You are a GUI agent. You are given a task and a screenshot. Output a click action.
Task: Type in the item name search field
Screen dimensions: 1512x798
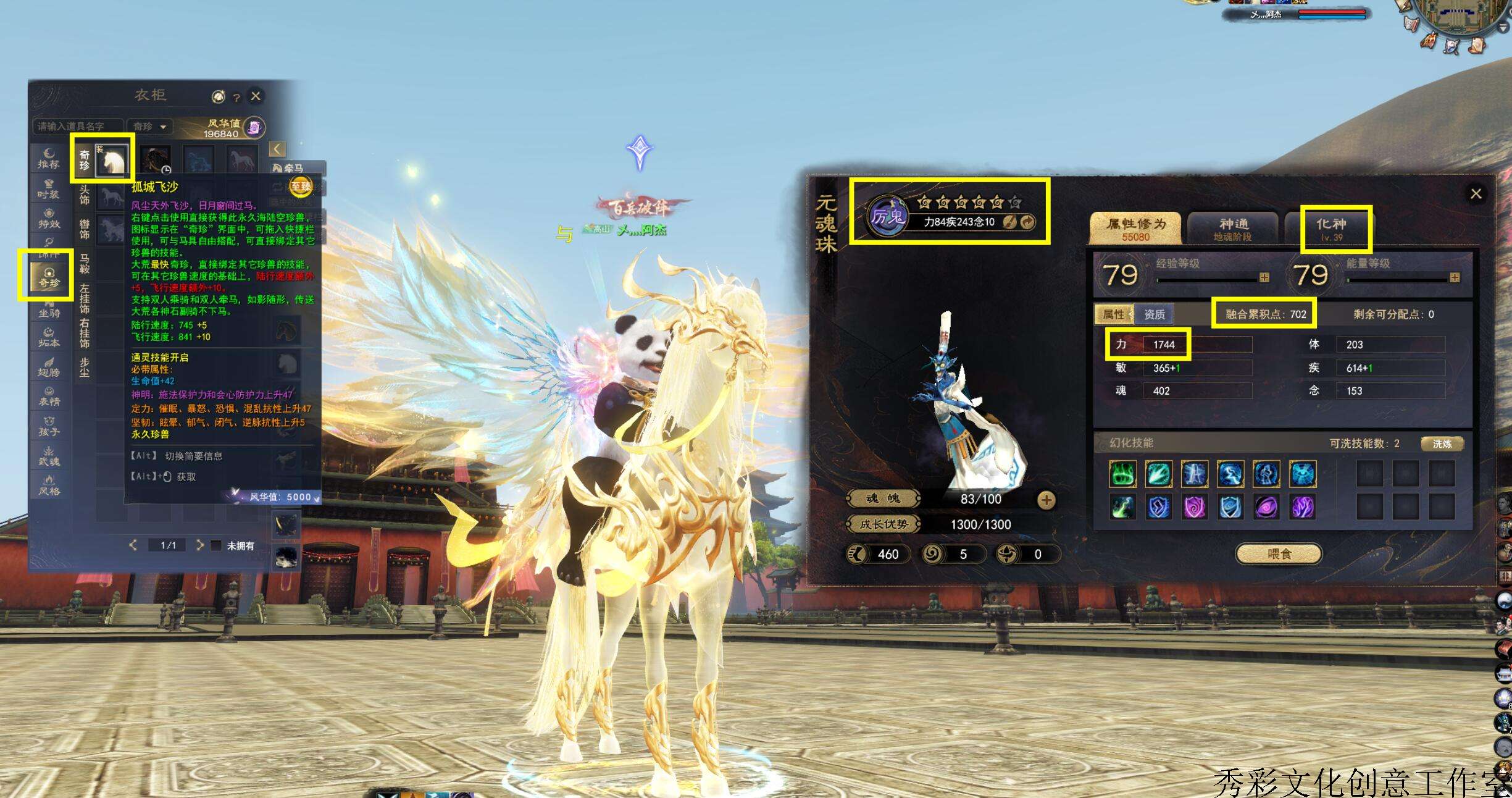[x=78, y=127]
